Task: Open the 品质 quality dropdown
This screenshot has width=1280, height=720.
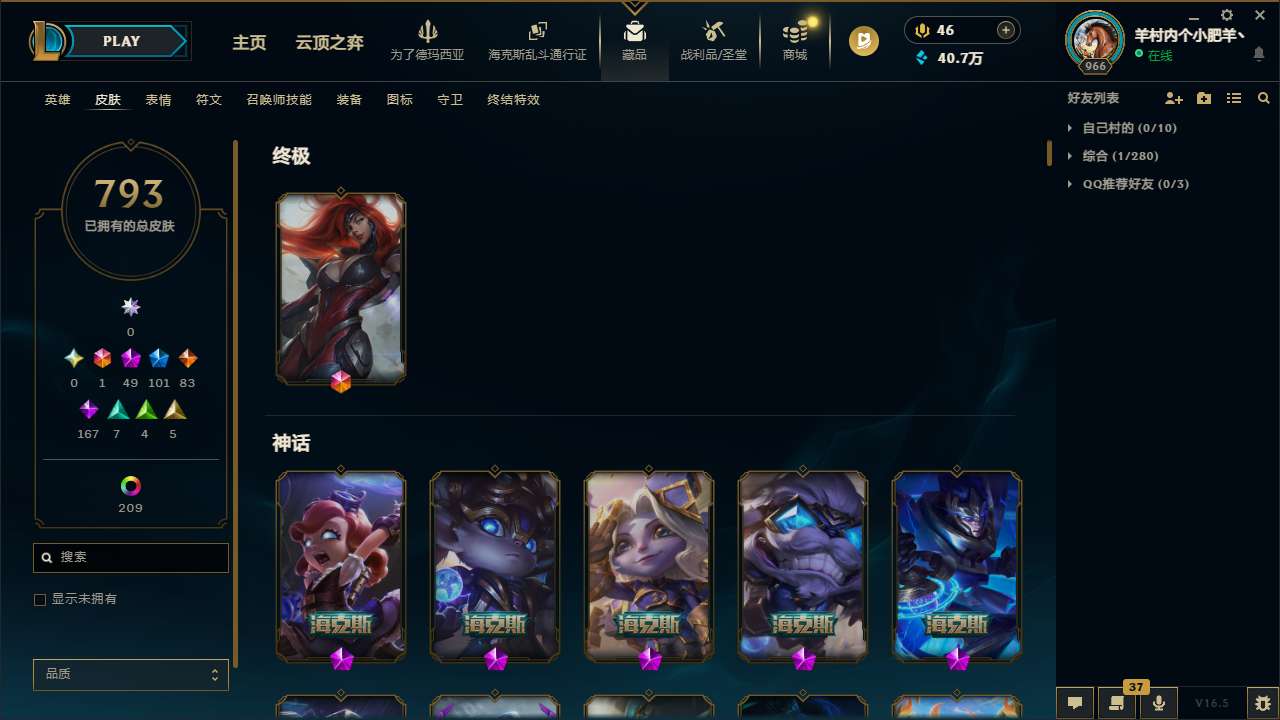Action: 130,674
